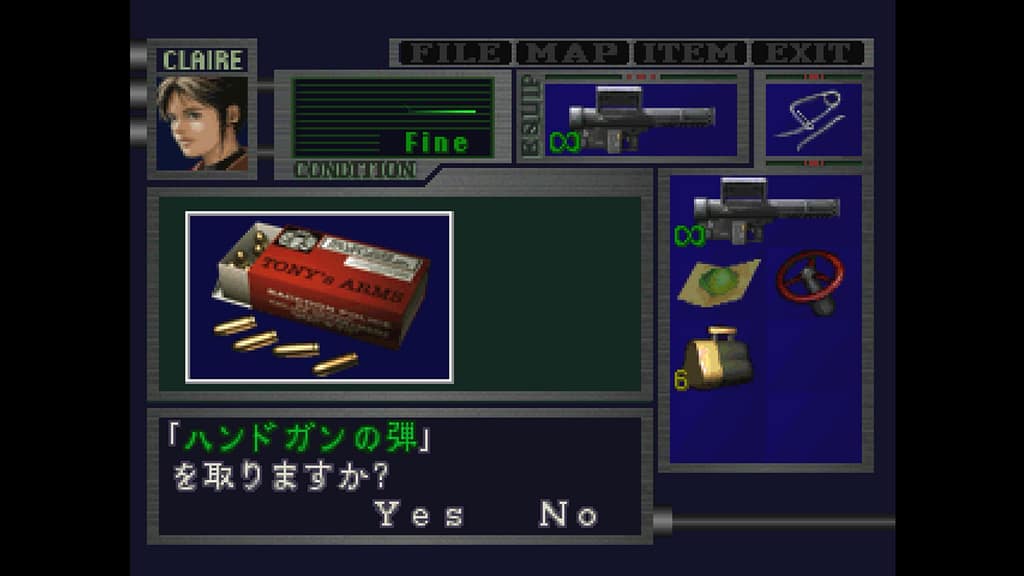Pick the green herb inventory item
The image size is (1024, 576).
pos(718,281)
